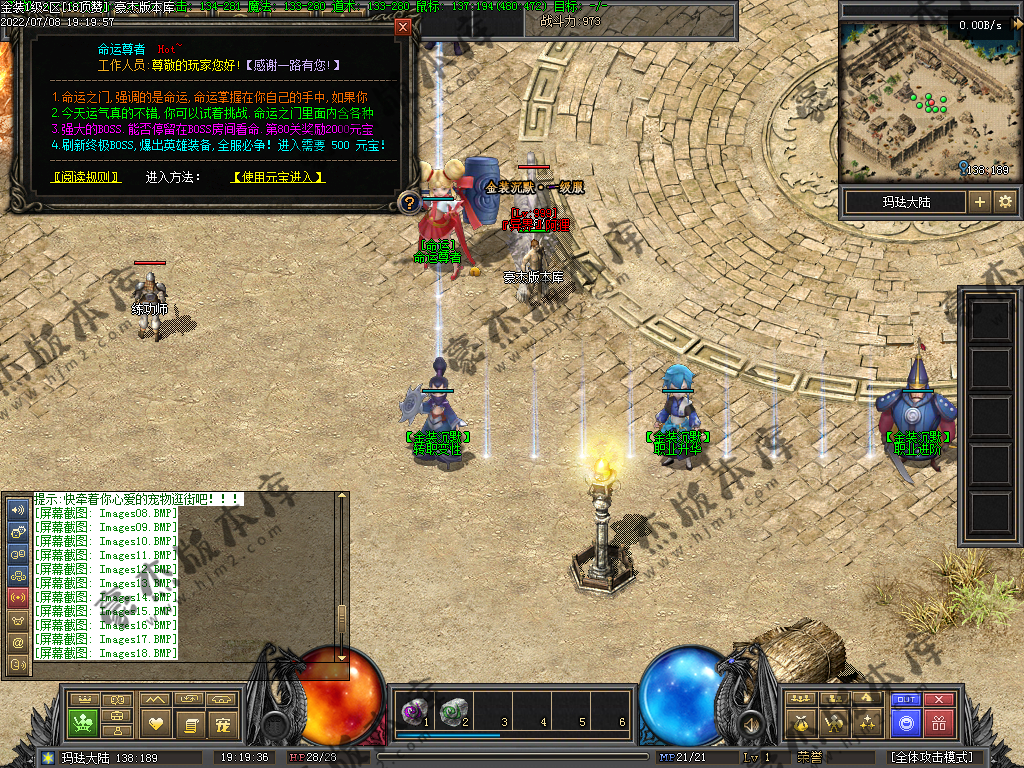The height and width of the screenshot is (768, 1024).
Task: Choose 使用元宝进入 in the NPC dialog
Action: [279, 177]
